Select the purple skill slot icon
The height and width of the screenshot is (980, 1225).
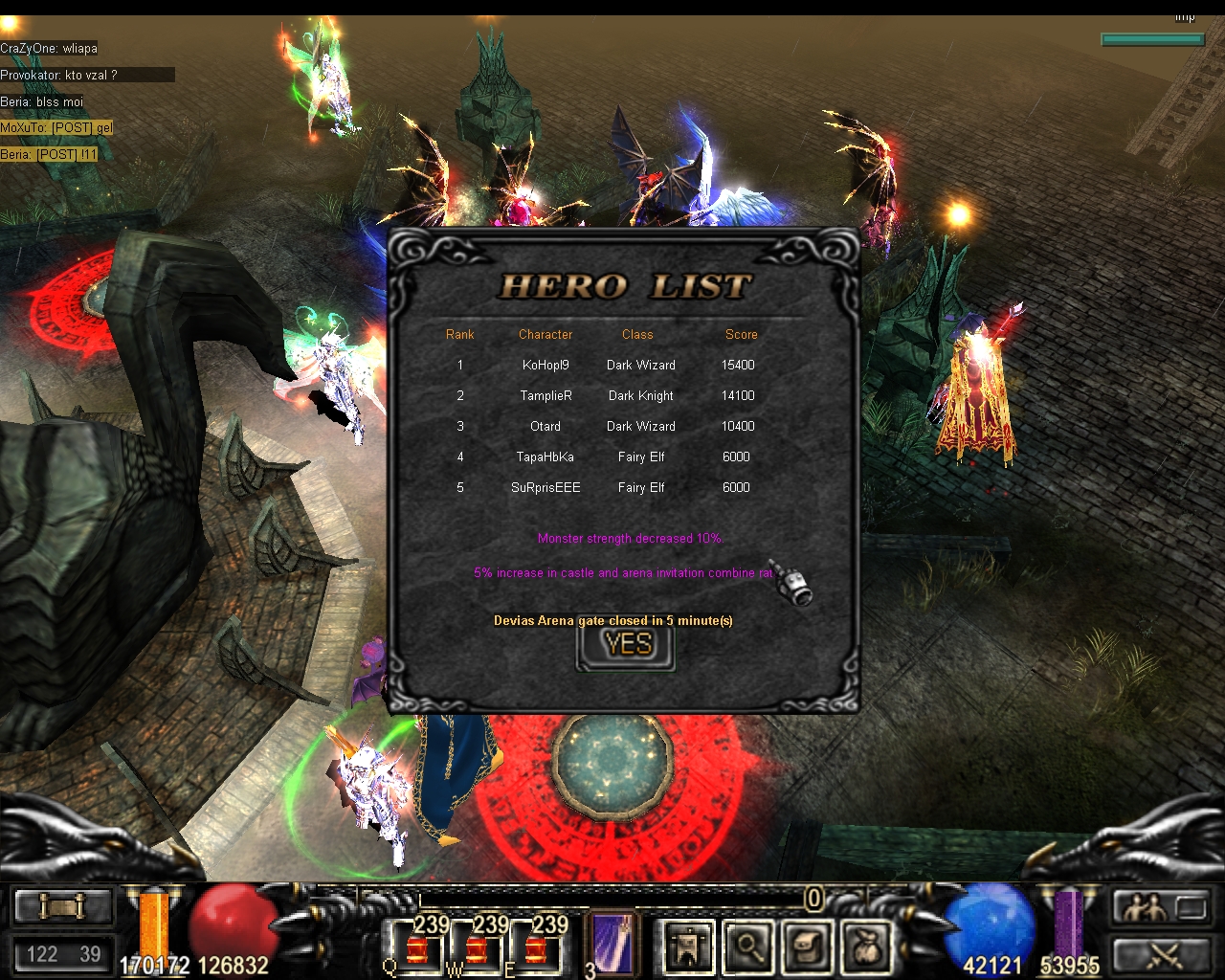610,943
